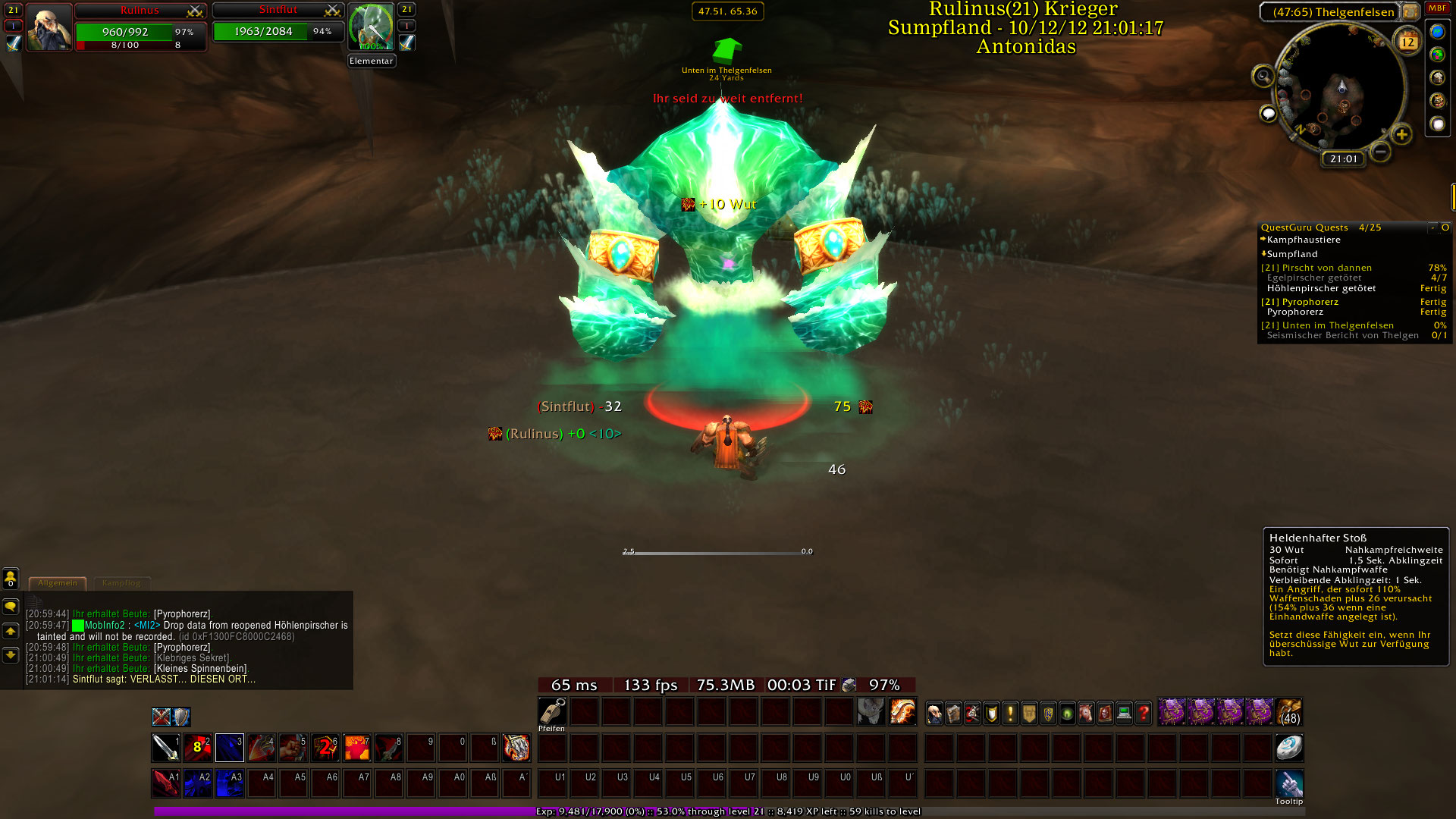Open the bag showing 48 free slots
The height and width of the screenshot is (819, 1456).
1288,713
